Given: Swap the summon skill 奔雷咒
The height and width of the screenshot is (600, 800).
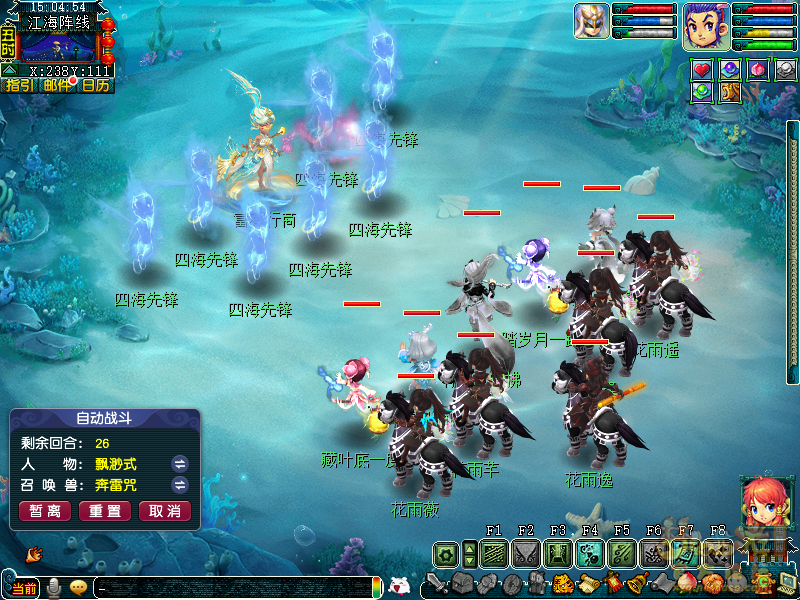Looking at the screenshot, I should click(180, 485).
